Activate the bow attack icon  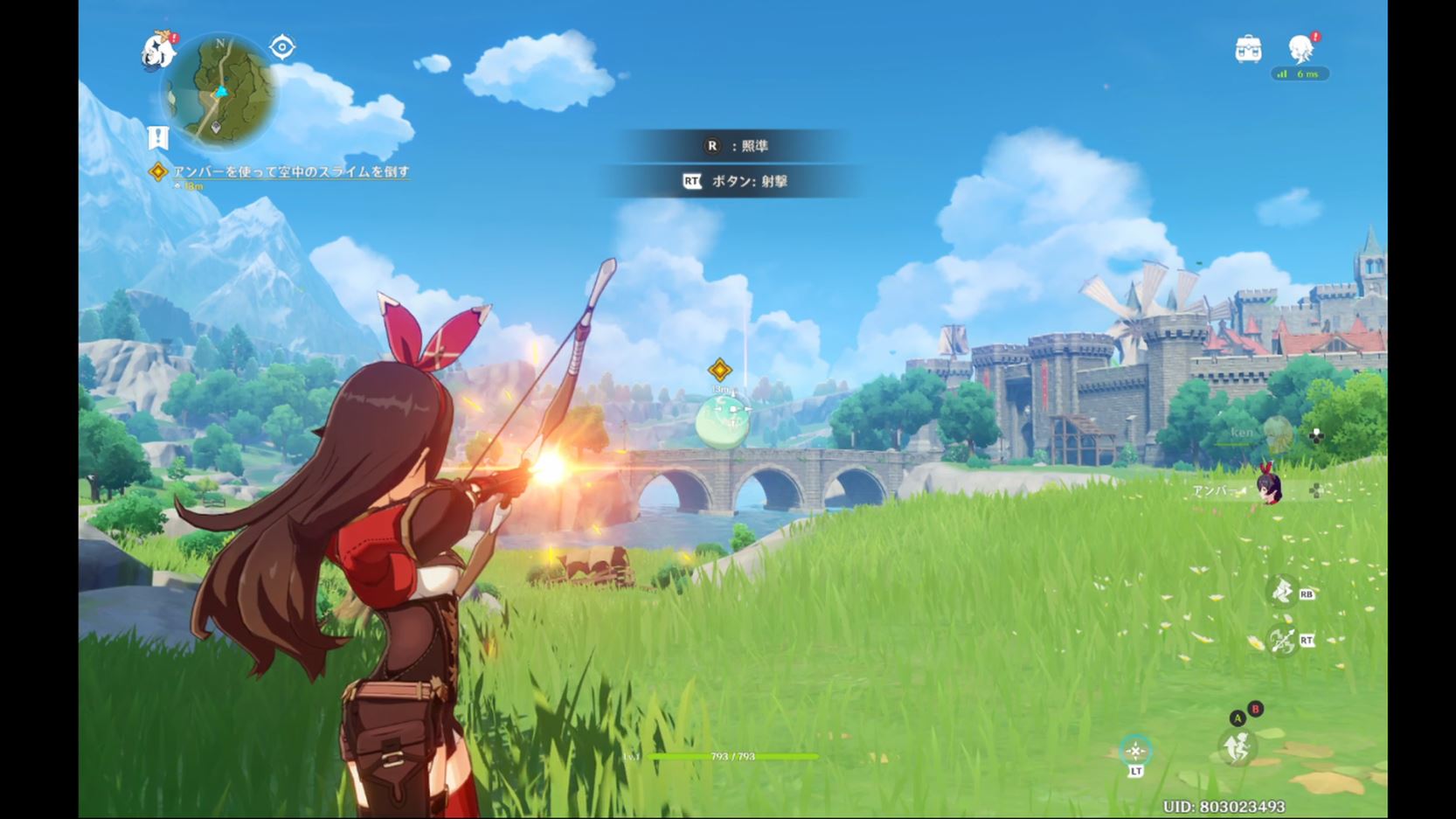(x=1282, y=641)
